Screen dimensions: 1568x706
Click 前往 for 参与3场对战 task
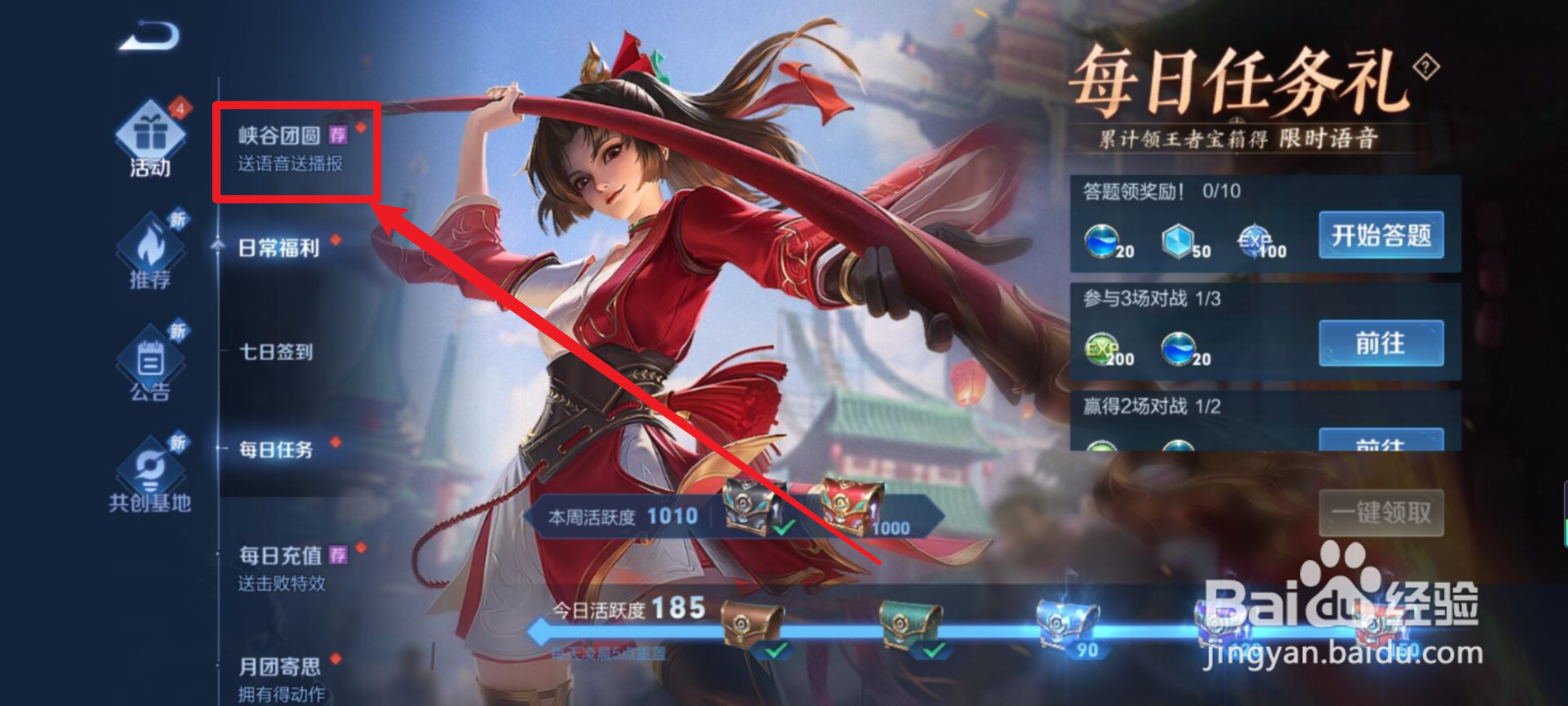(1381, 344)
